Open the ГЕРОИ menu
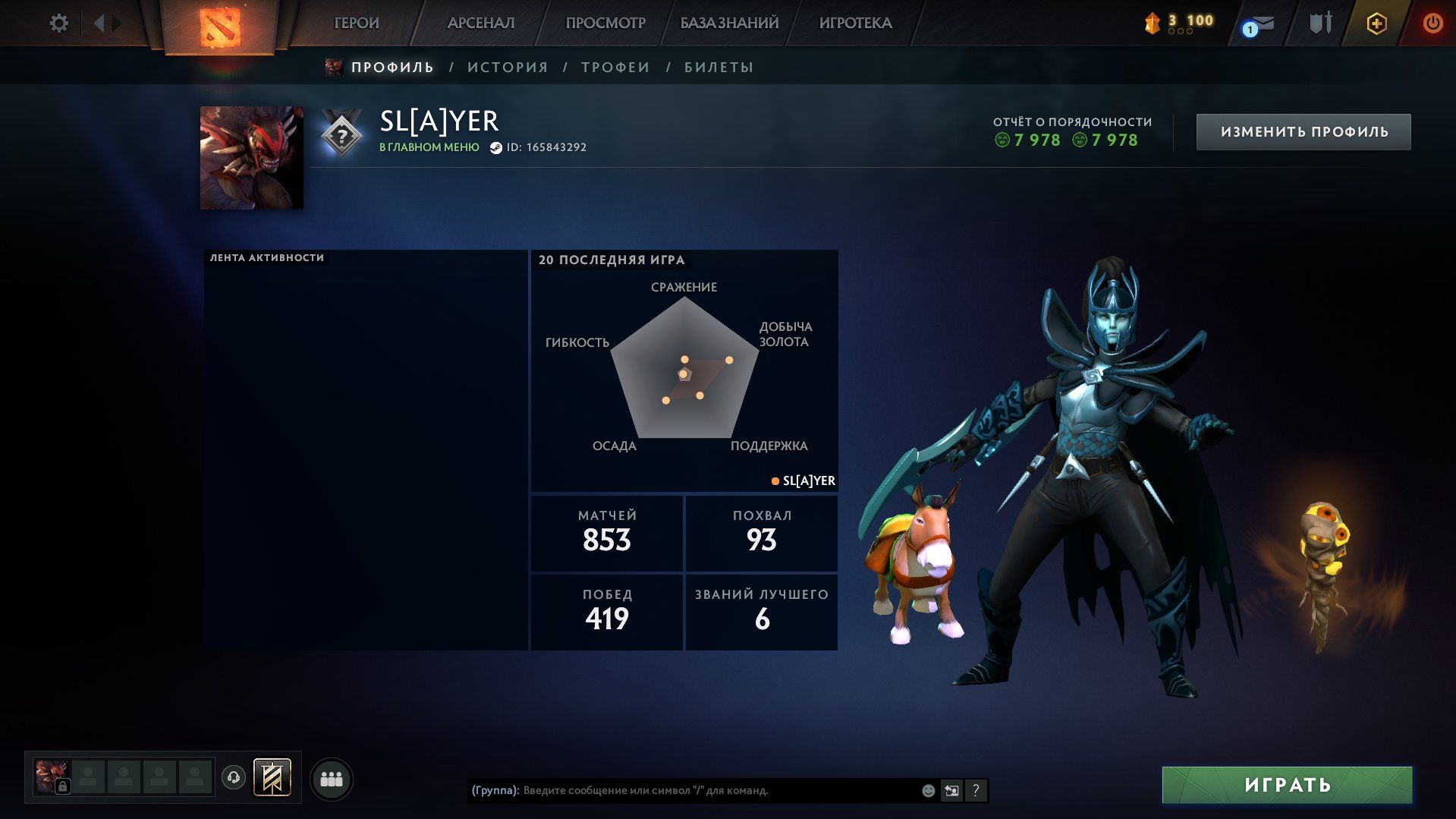 (x=357, y=24)
